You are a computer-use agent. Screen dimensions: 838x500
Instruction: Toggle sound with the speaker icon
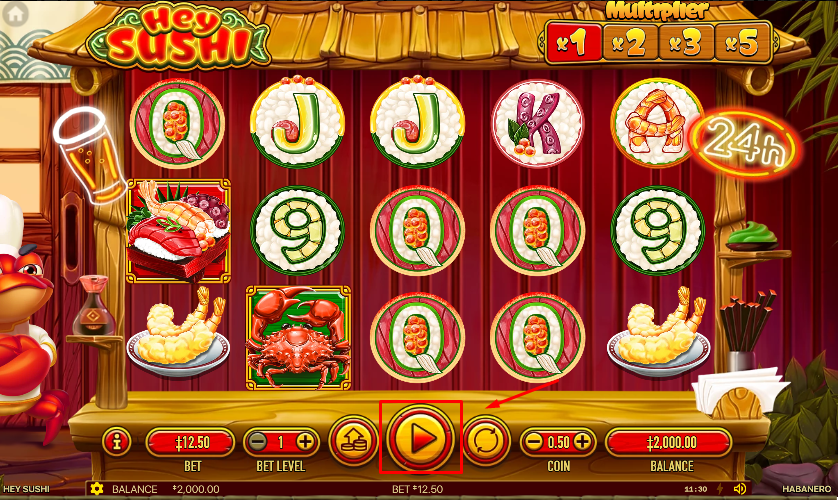(740, 489)
